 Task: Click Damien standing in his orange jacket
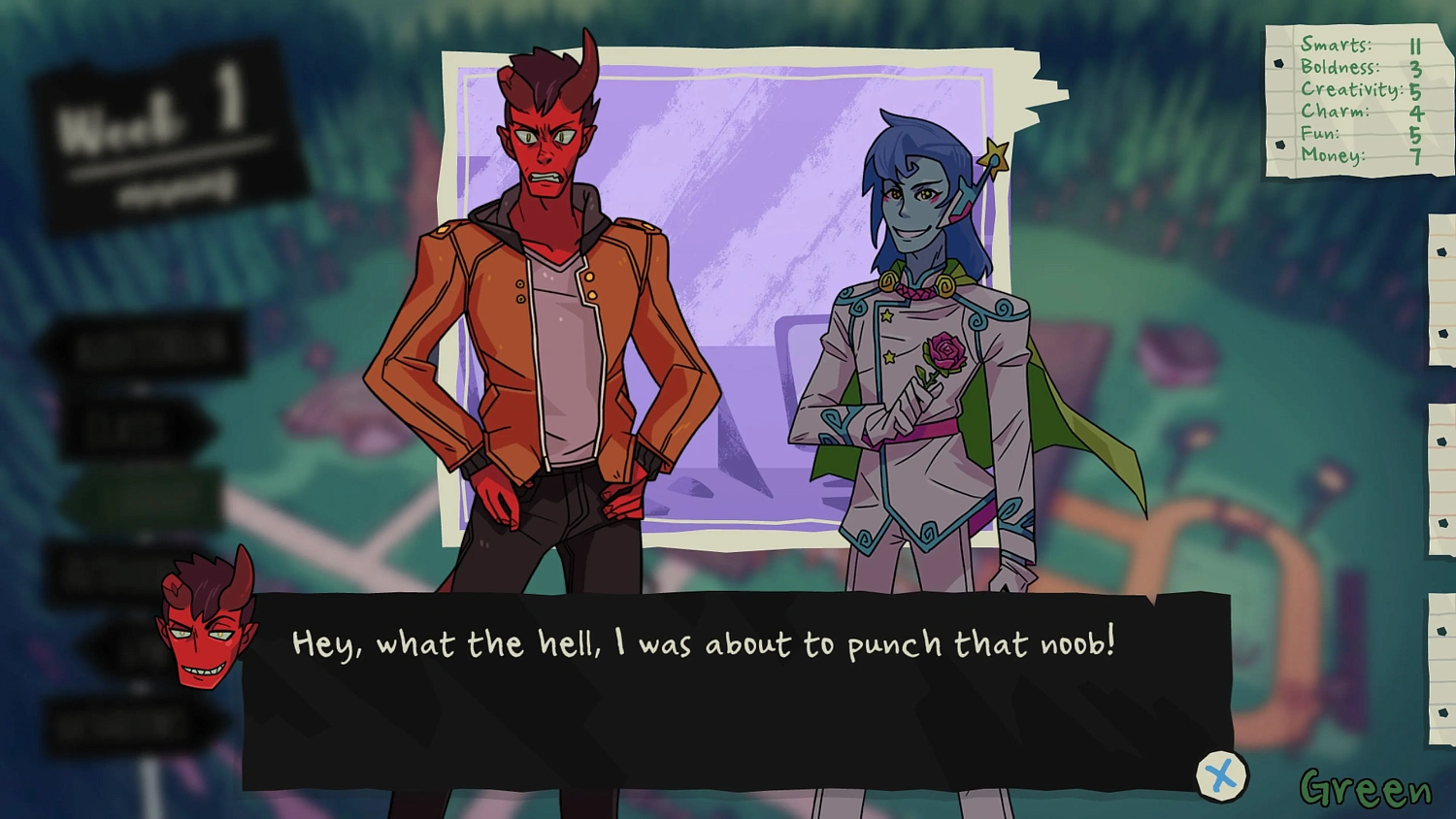tap(544, 340)
